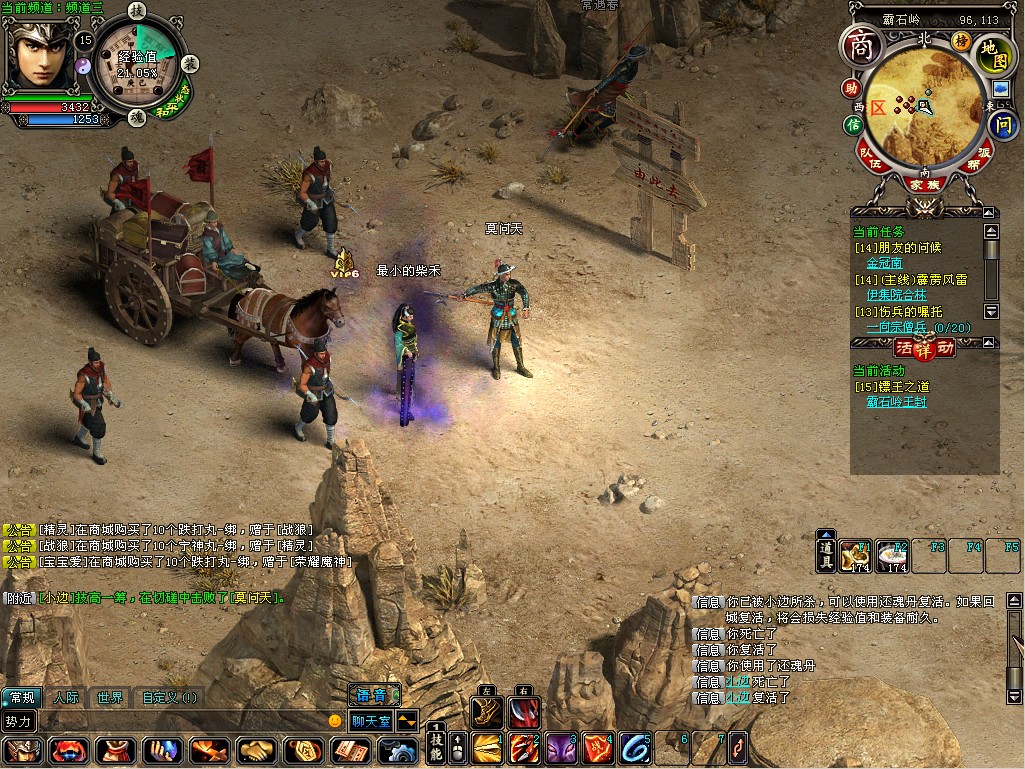Switch to the 人际 chat tab

coord(66,697)
